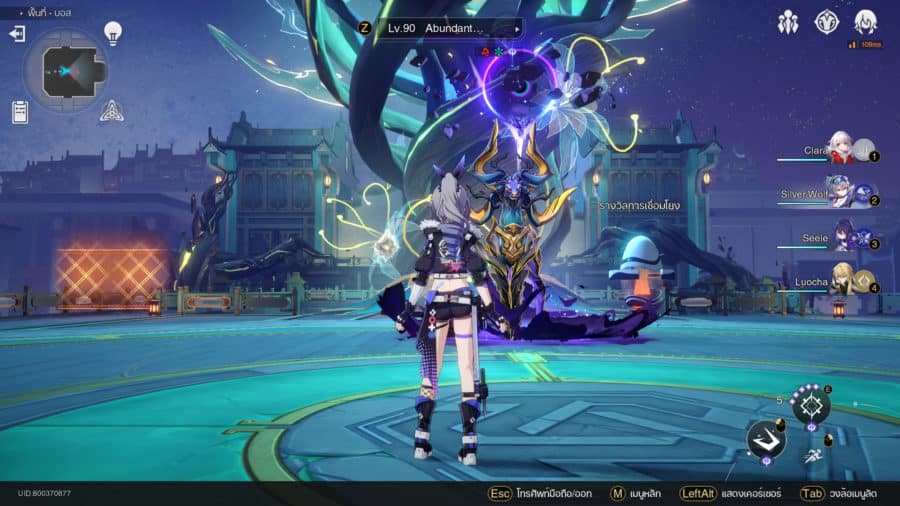The width and height of the screenshot is (900, 506).
Task: Open the clipboard mission log icon
Action: pyautogui.click(x=20, y=111)
